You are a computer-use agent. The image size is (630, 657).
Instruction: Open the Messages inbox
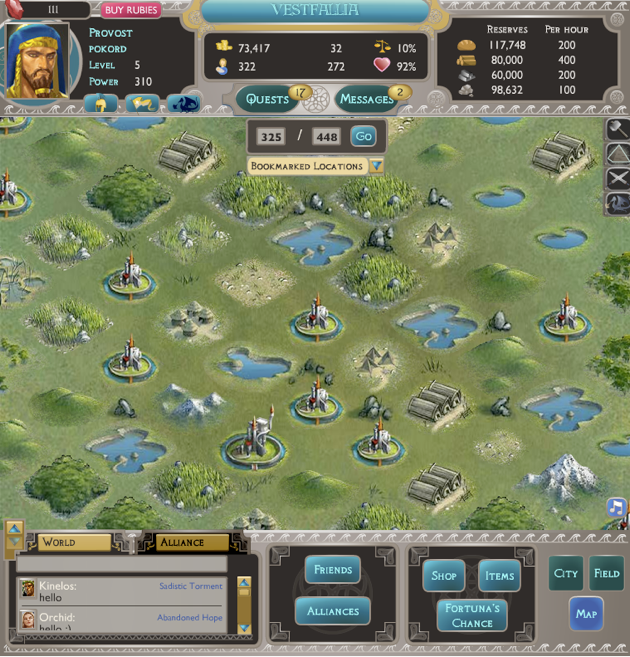point(367,99)
